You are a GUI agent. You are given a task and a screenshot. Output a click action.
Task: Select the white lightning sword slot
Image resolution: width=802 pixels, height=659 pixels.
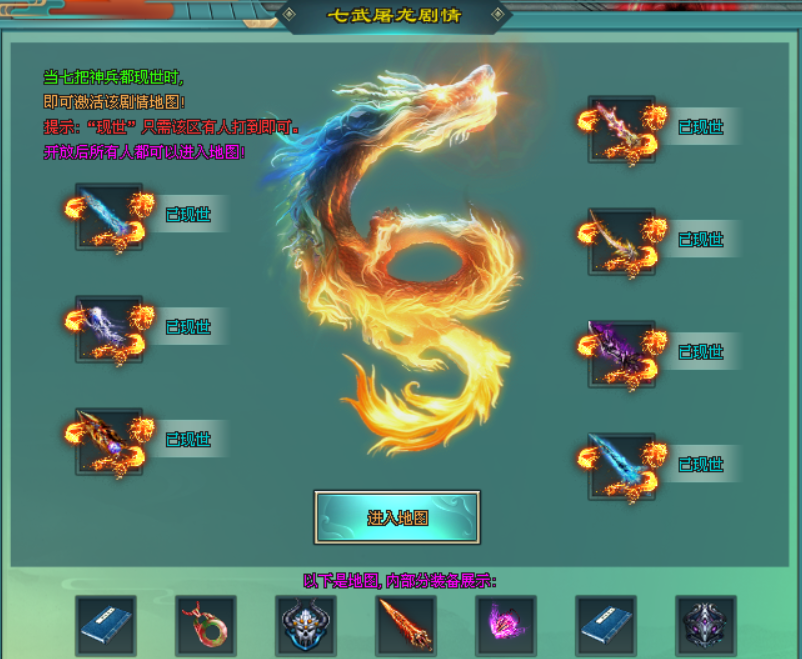[109, 328]
